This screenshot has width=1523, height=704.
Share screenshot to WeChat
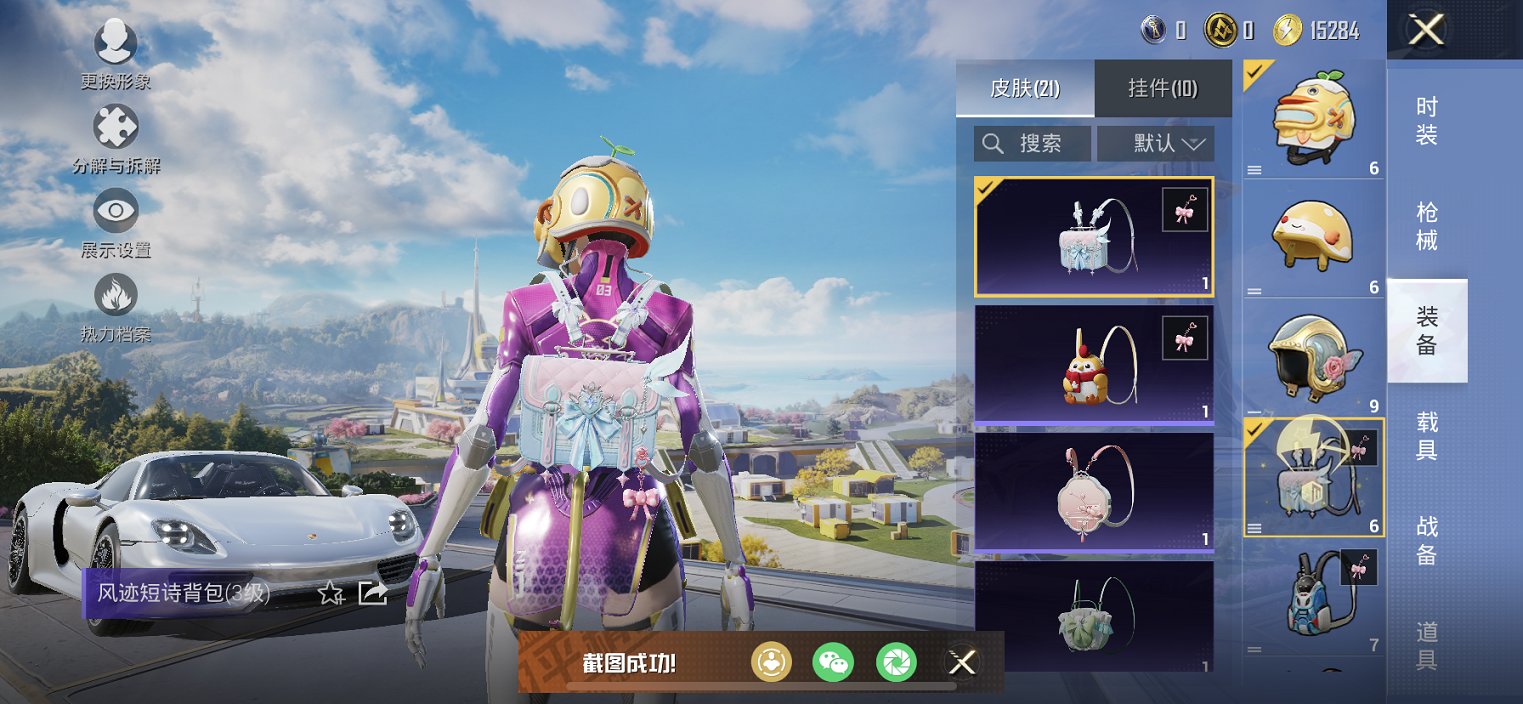(x=833, y=662)
